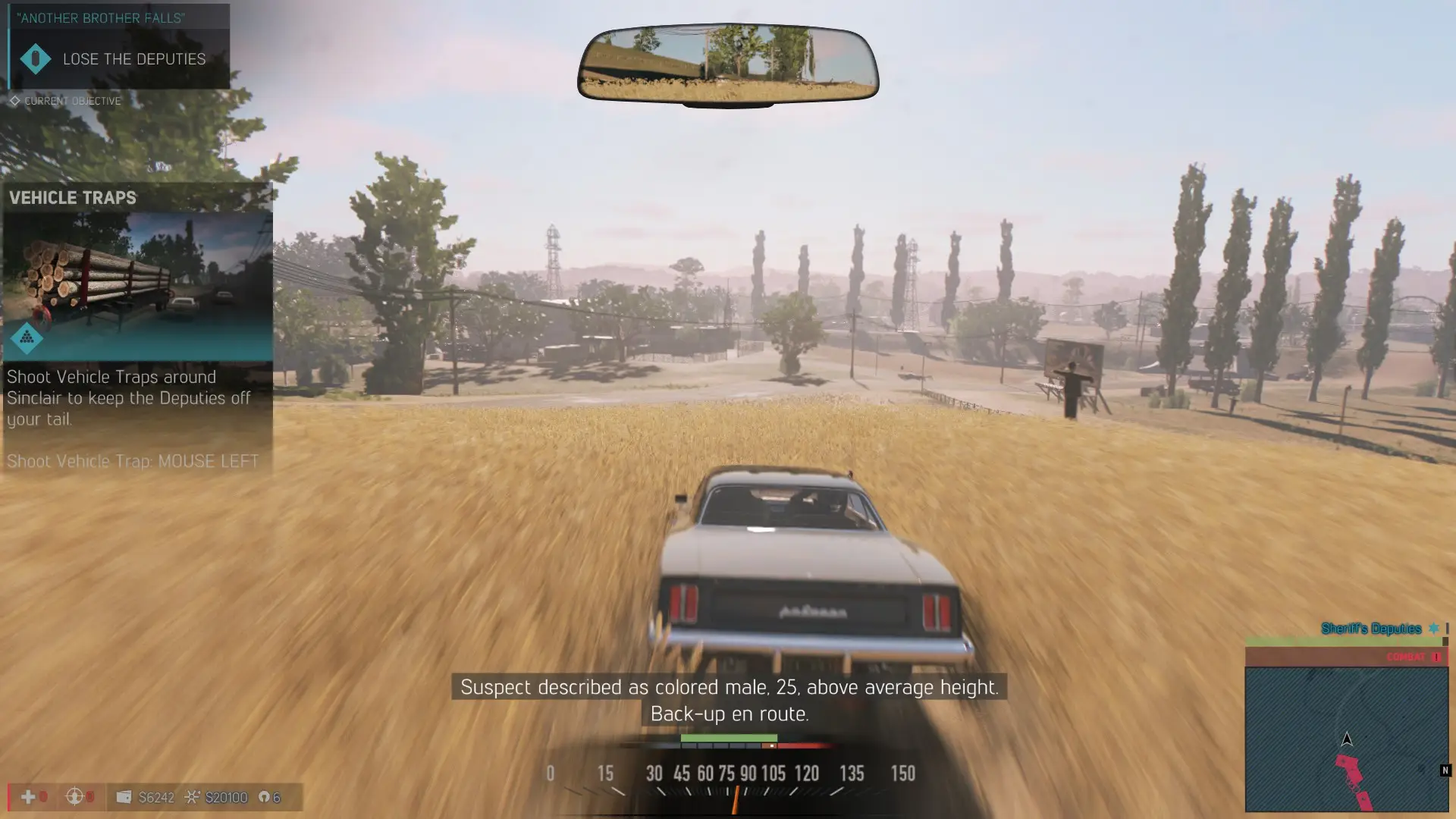Click the teal objective diamond icon

click(x=35, y=59)
